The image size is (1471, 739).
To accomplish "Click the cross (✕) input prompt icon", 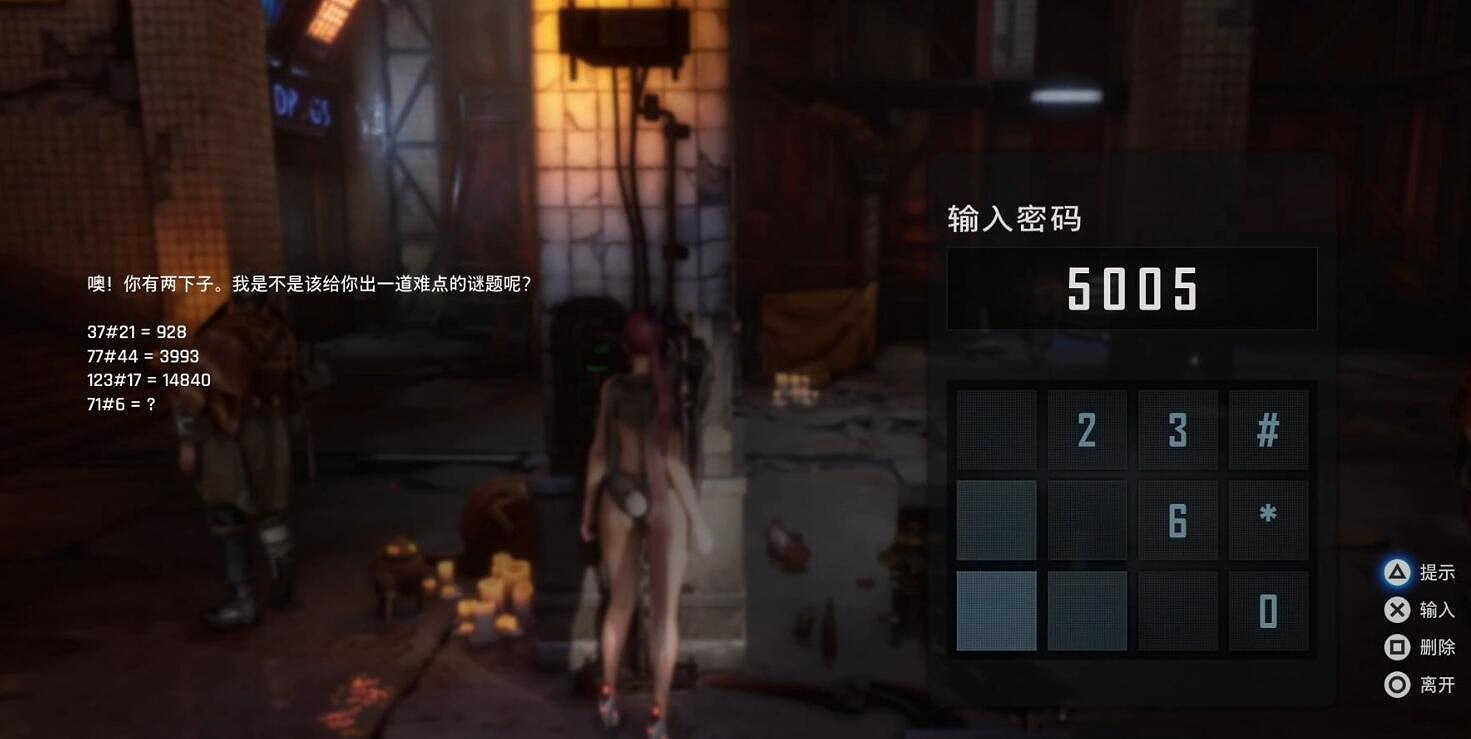I will (1398, 609).
